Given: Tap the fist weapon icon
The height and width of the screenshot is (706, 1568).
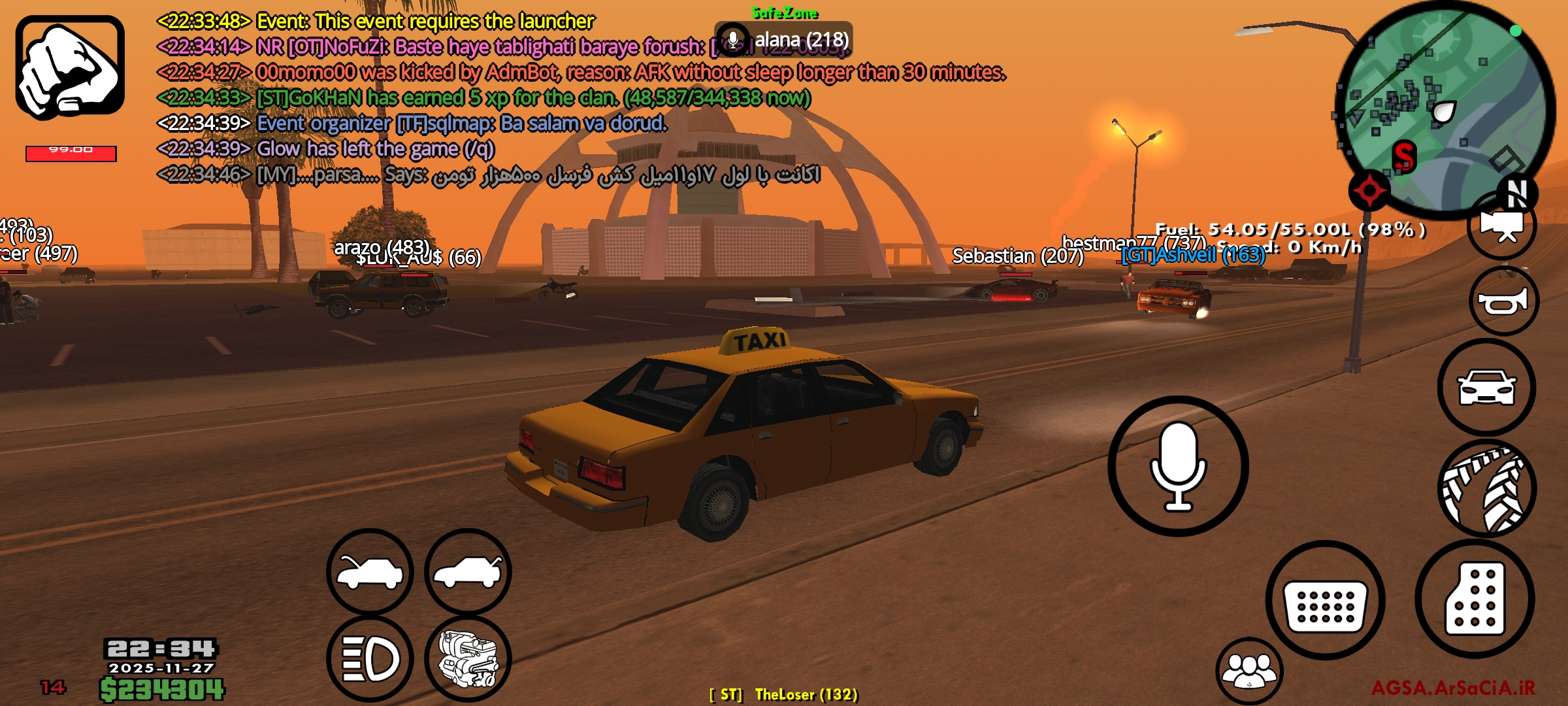Looking at the screenshot, I should 70,67.
